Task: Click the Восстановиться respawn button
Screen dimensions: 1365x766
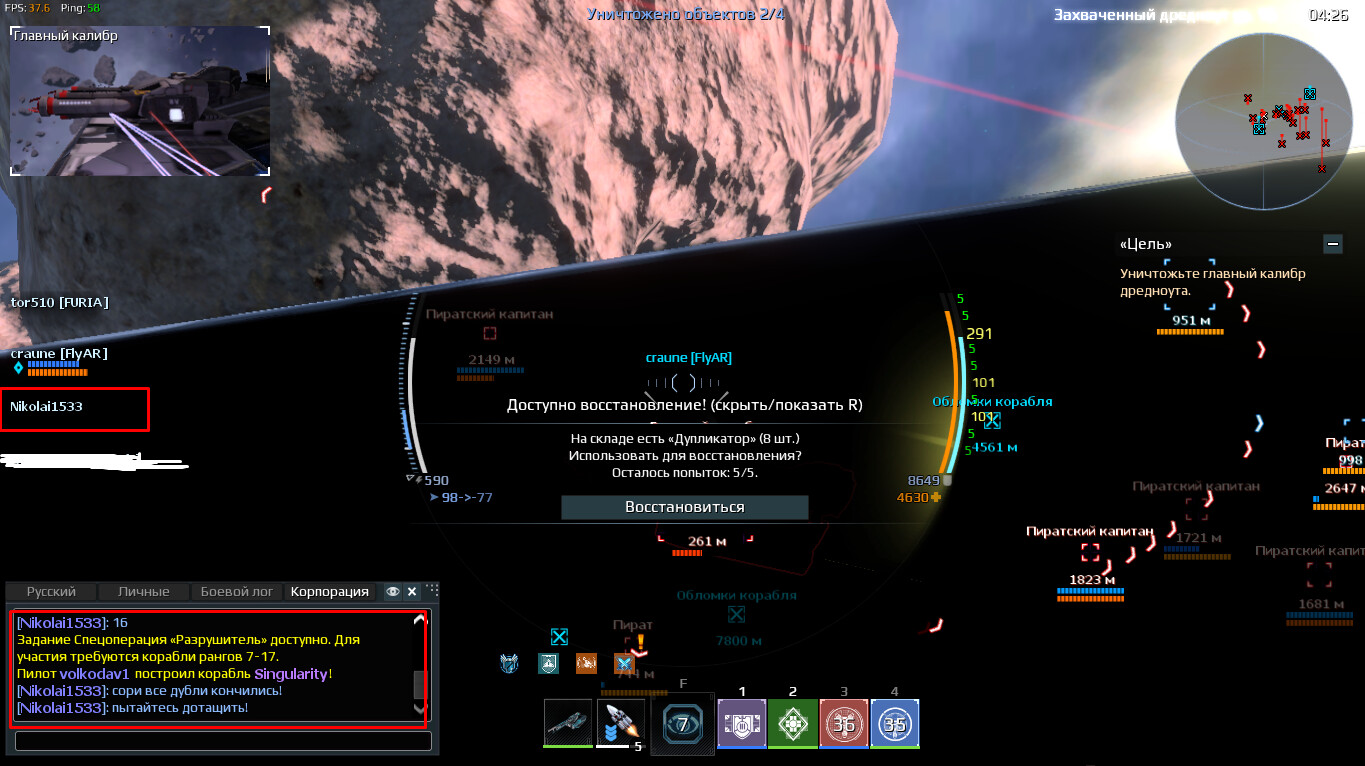Action: (684, 507)
